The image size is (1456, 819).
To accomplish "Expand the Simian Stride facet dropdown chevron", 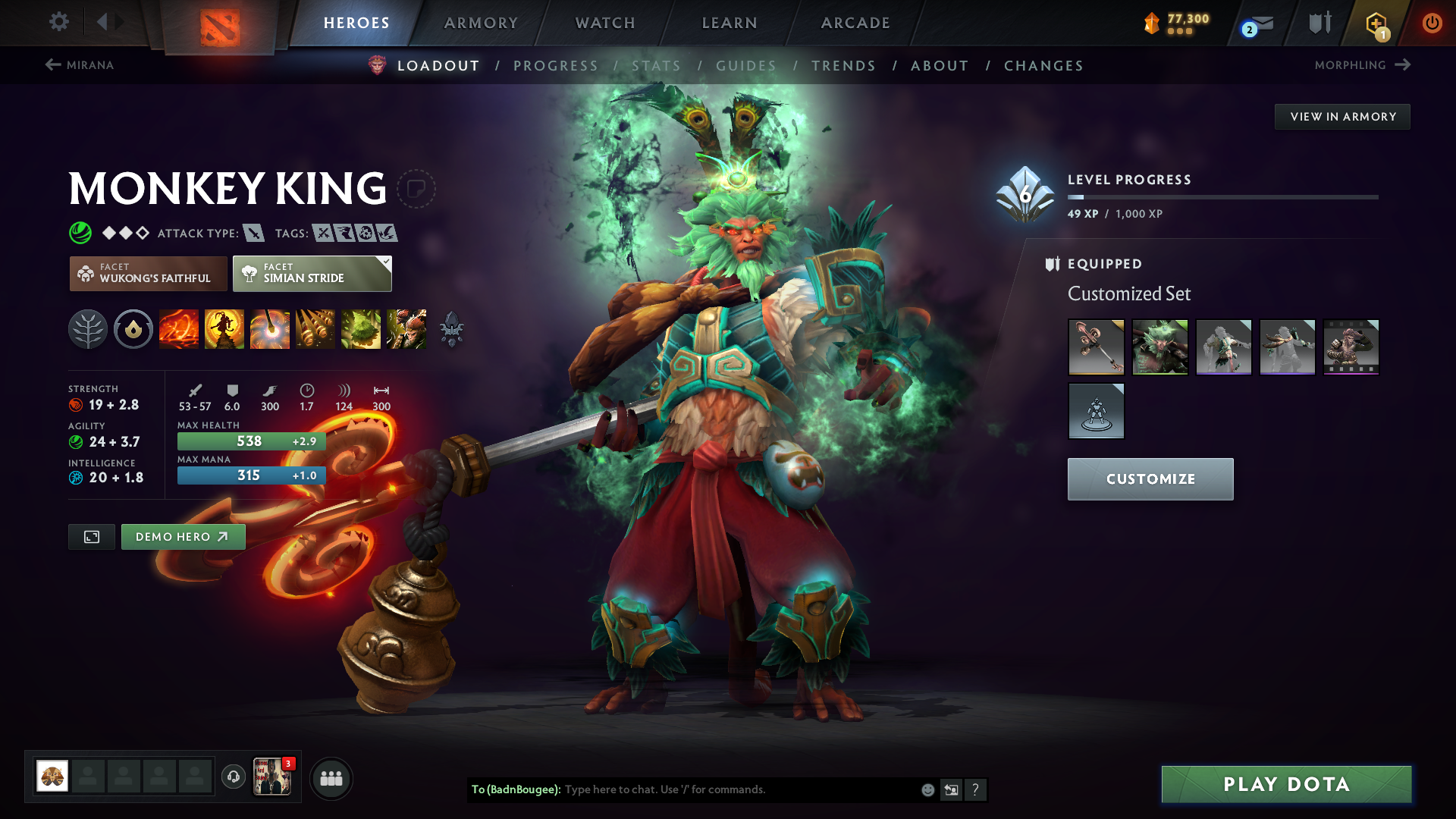I will click(x=387, y=262).
